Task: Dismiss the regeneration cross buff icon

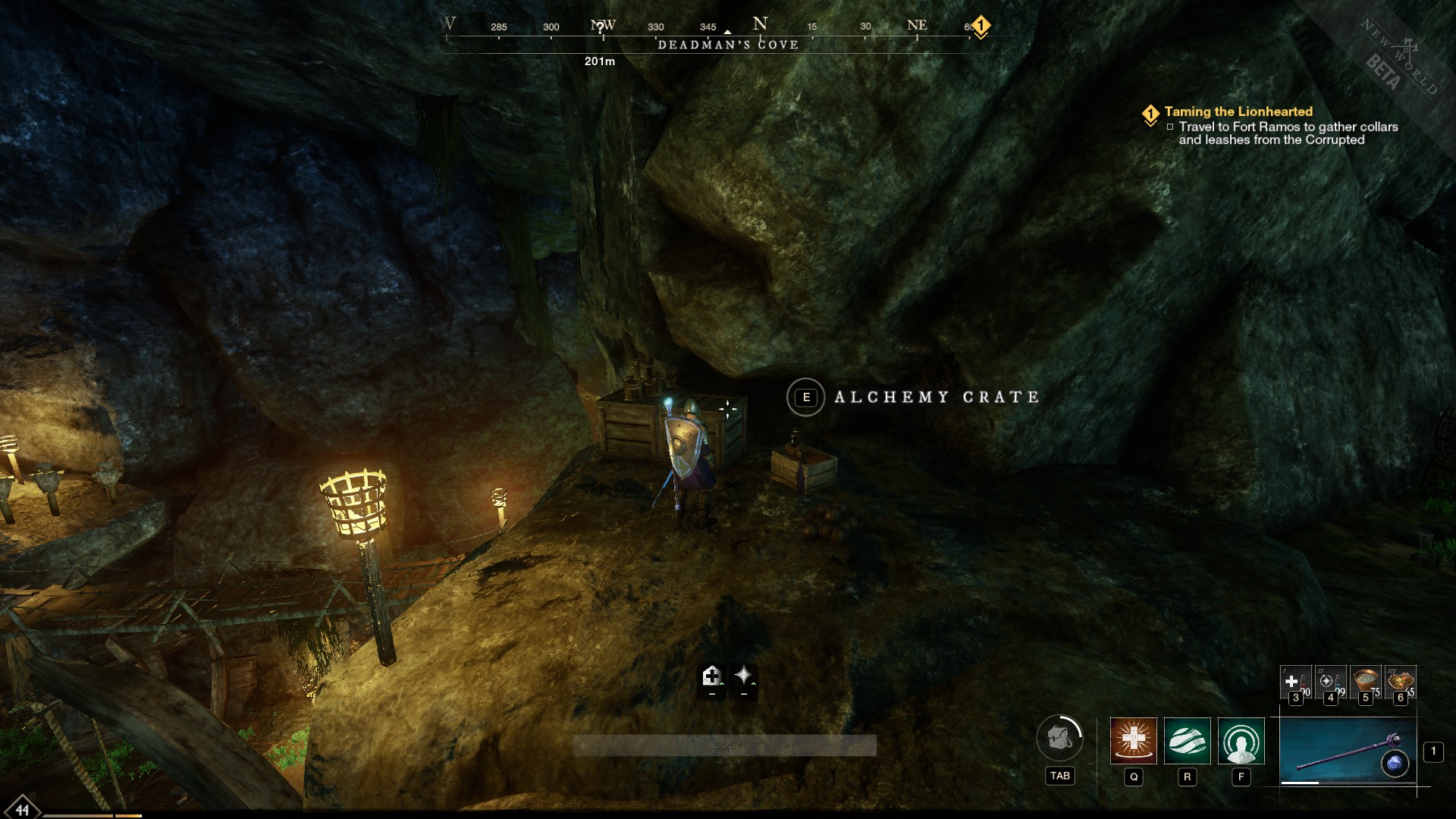Action: click(711, 677)
